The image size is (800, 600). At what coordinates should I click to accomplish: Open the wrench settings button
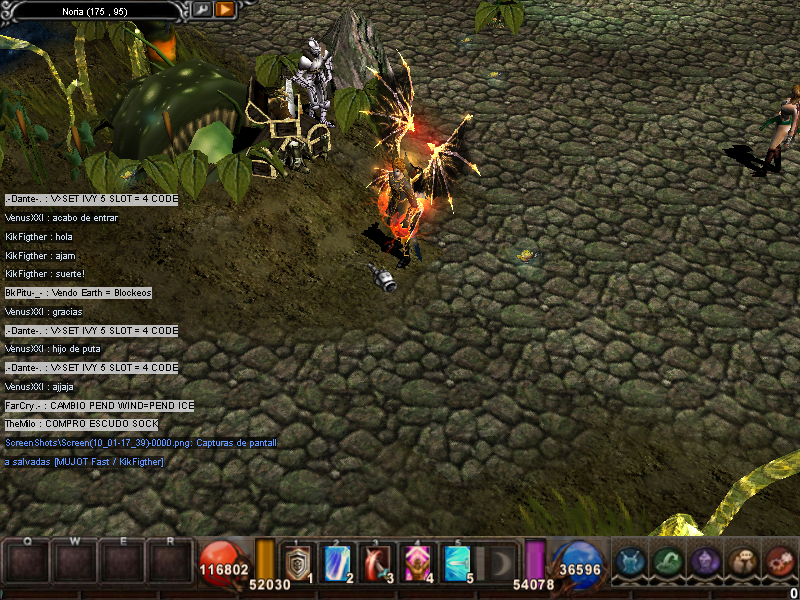(202, 9)
